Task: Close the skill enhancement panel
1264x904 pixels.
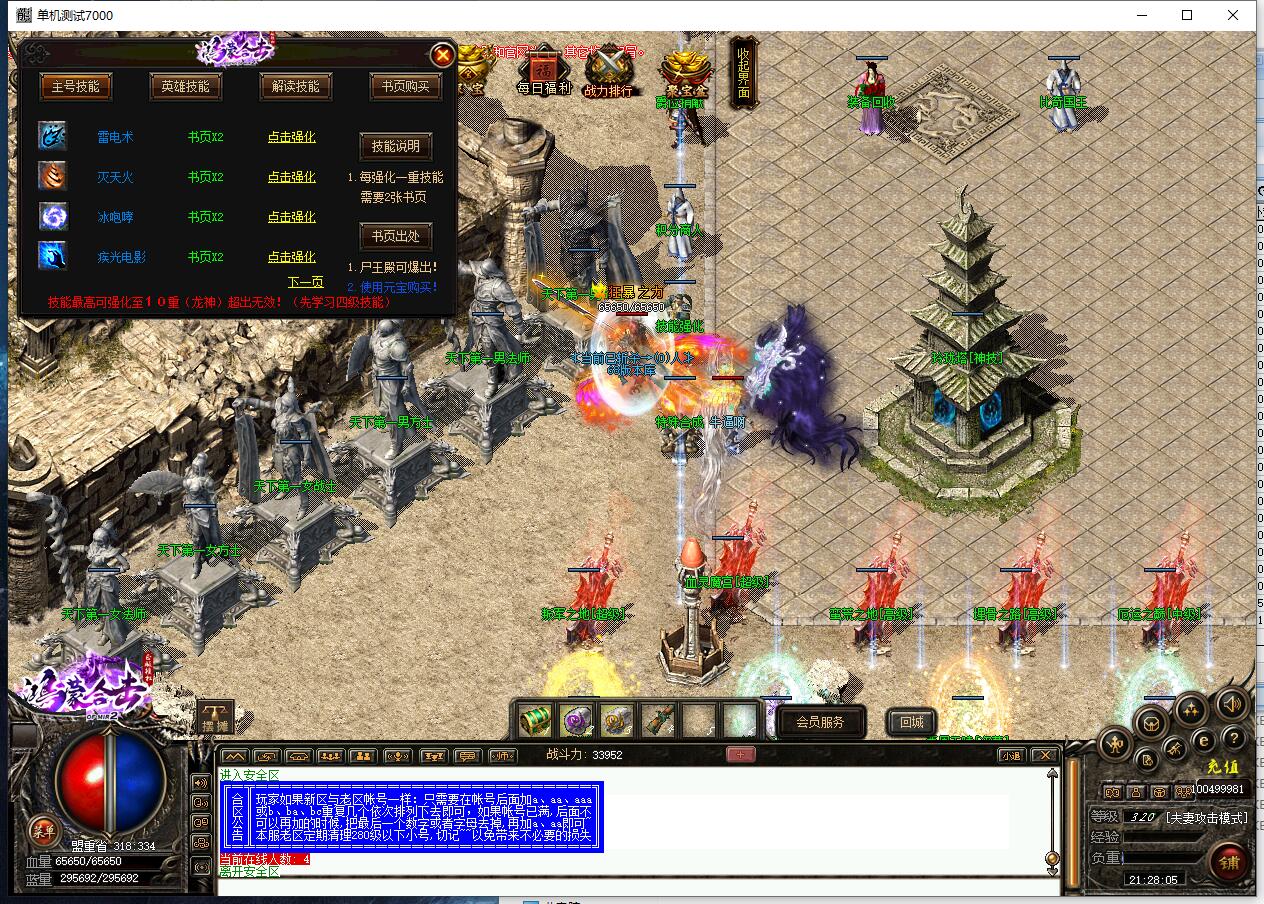Action: (442, 55)
